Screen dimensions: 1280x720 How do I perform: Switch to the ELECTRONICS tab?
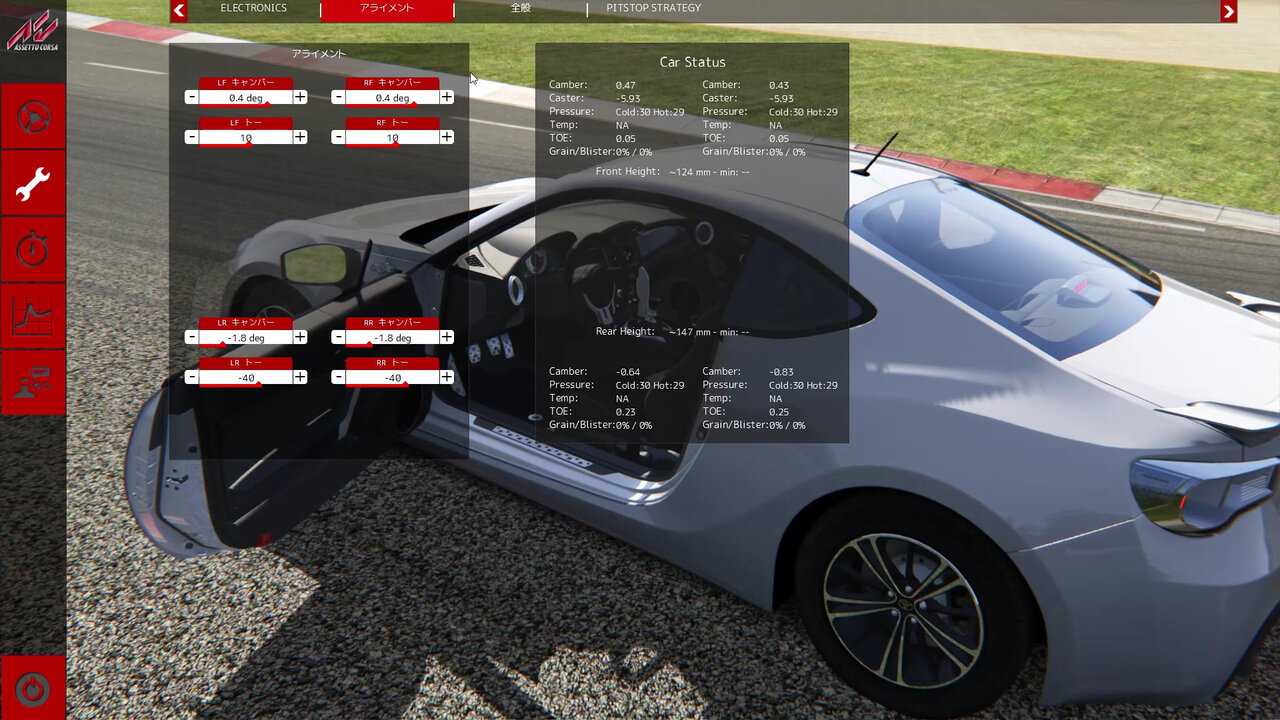tap(253, 8)
